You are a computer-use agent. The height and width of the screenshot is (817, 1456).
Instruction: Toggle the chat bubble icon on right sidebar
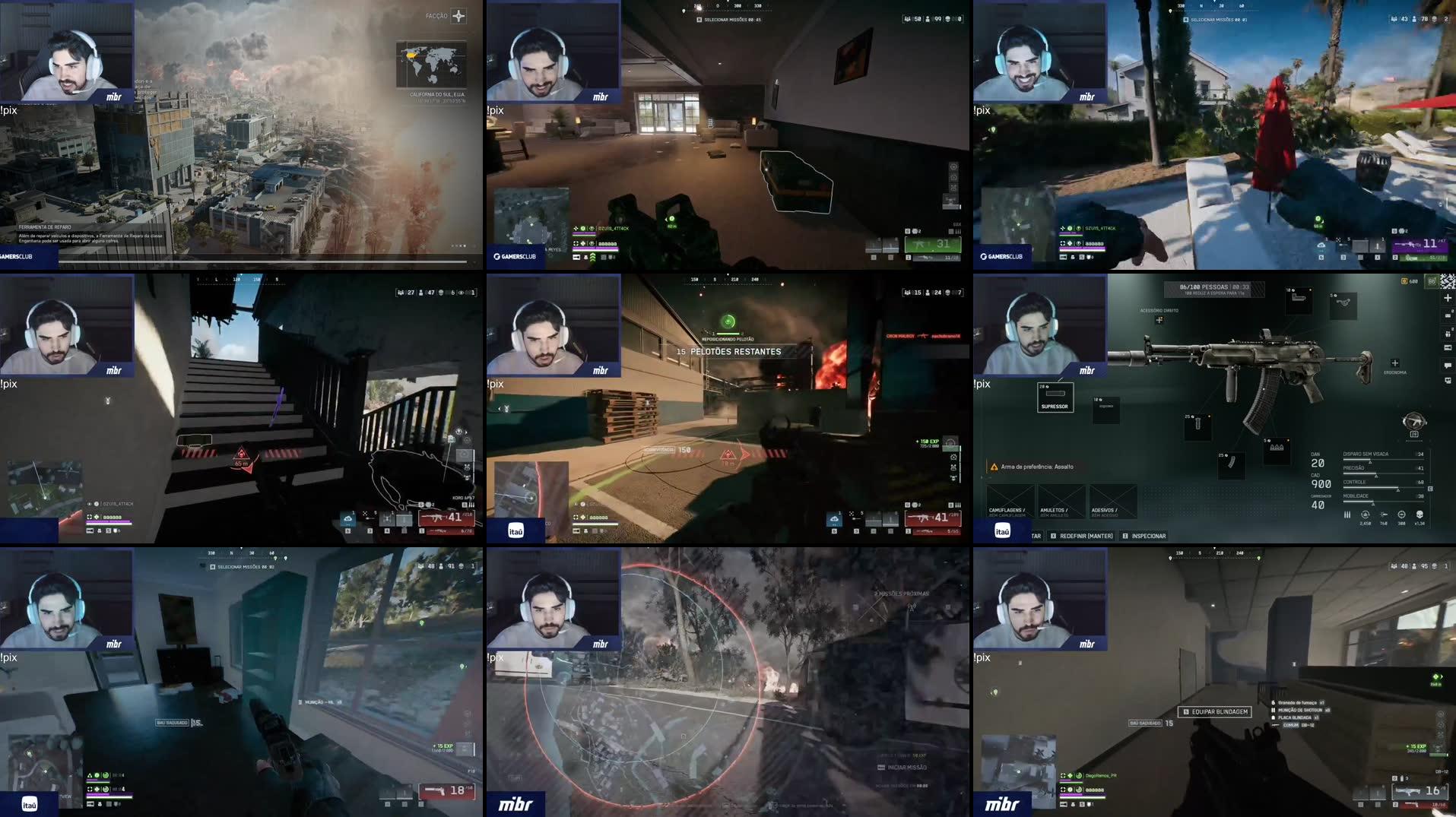1447,366
